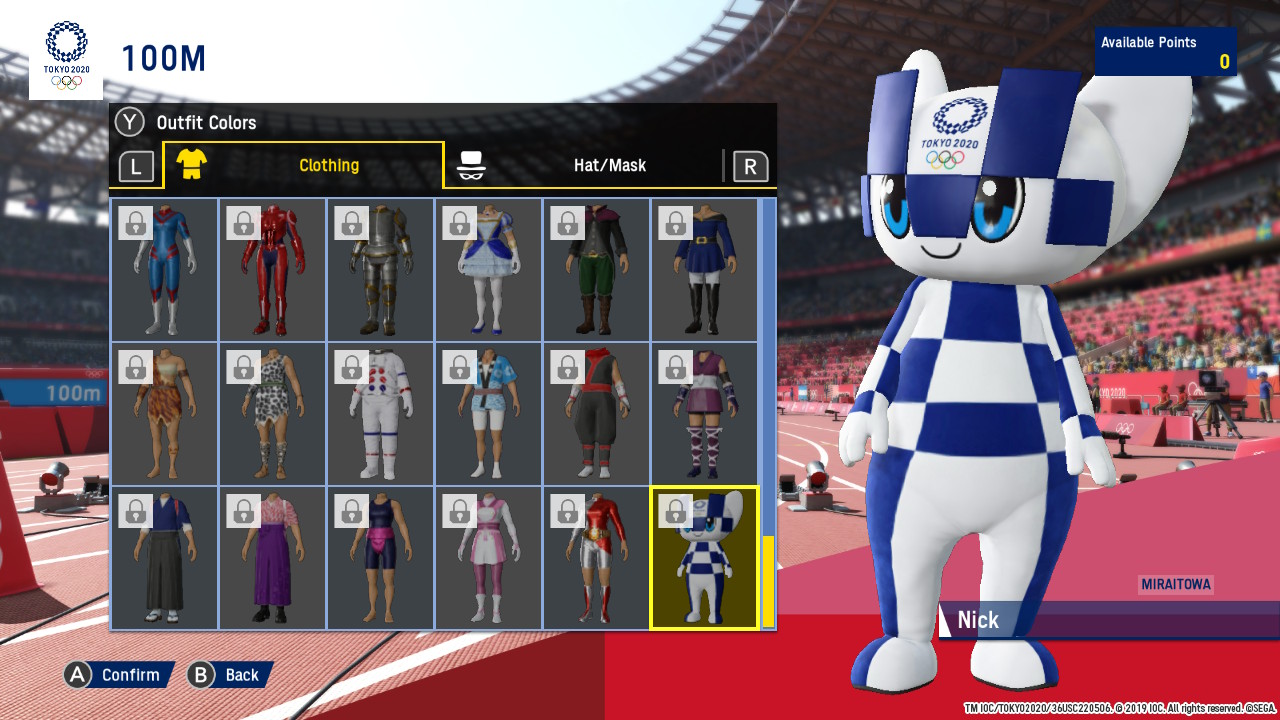Click the Nick name banner
1280x720 pixels.
[978, 620]
